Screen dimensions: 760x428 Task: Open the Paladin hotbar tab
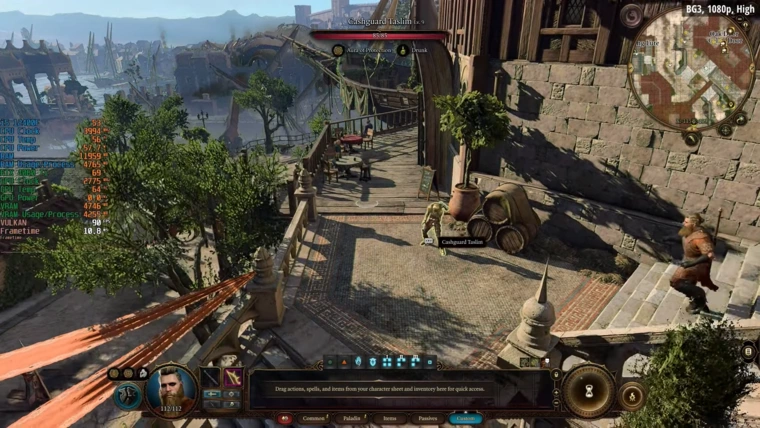pos(350,418)
